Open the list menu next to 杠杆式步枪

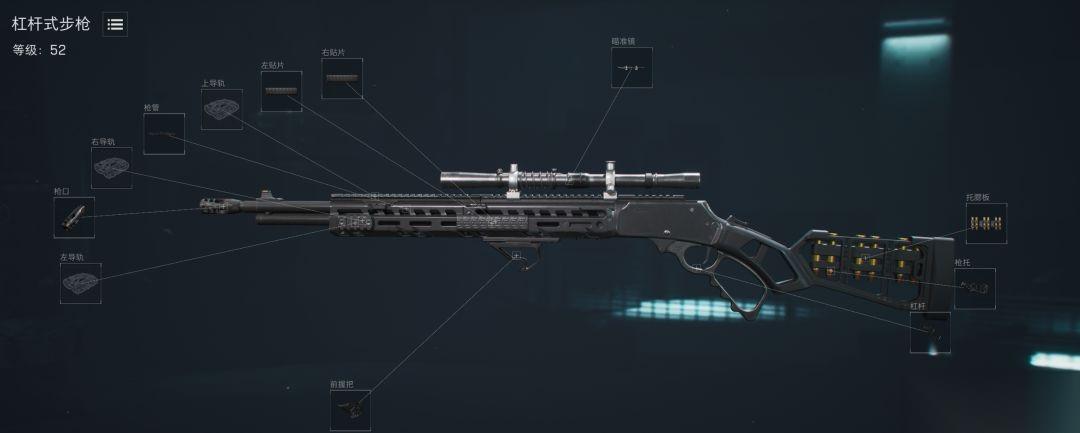(115, 25)
